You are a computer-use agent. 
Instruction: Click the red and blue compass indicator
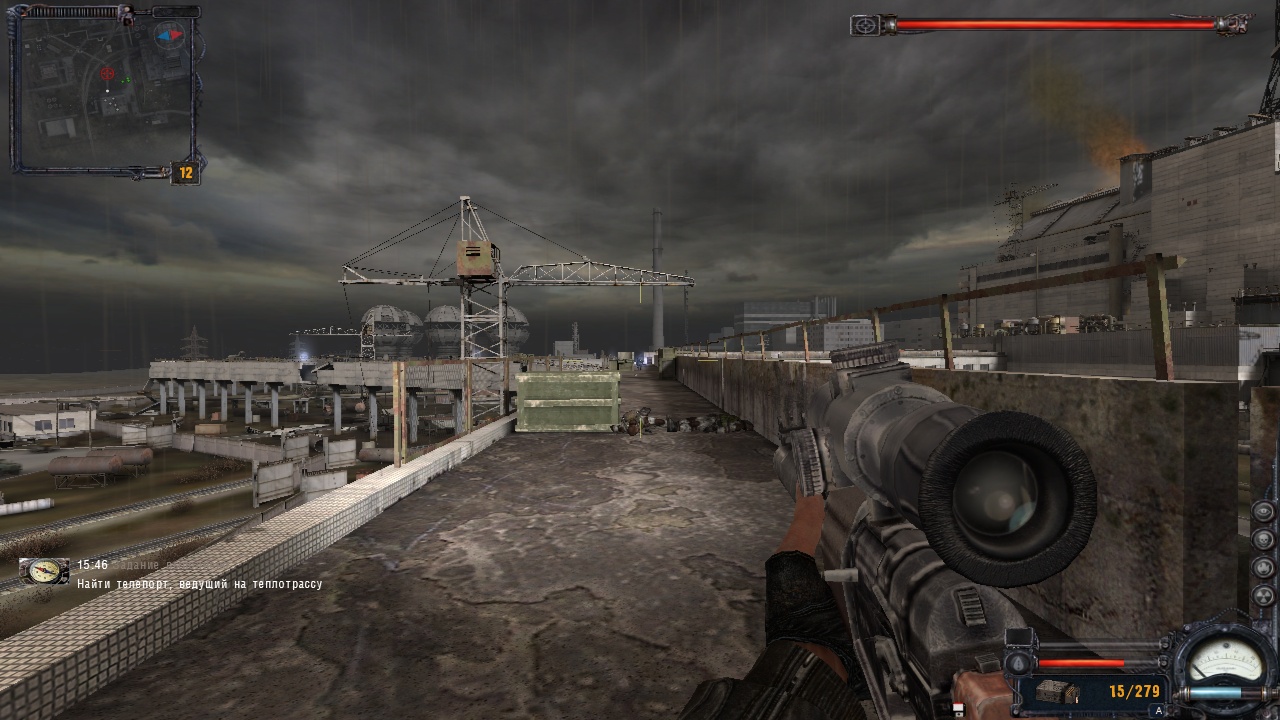click(170, 35)
